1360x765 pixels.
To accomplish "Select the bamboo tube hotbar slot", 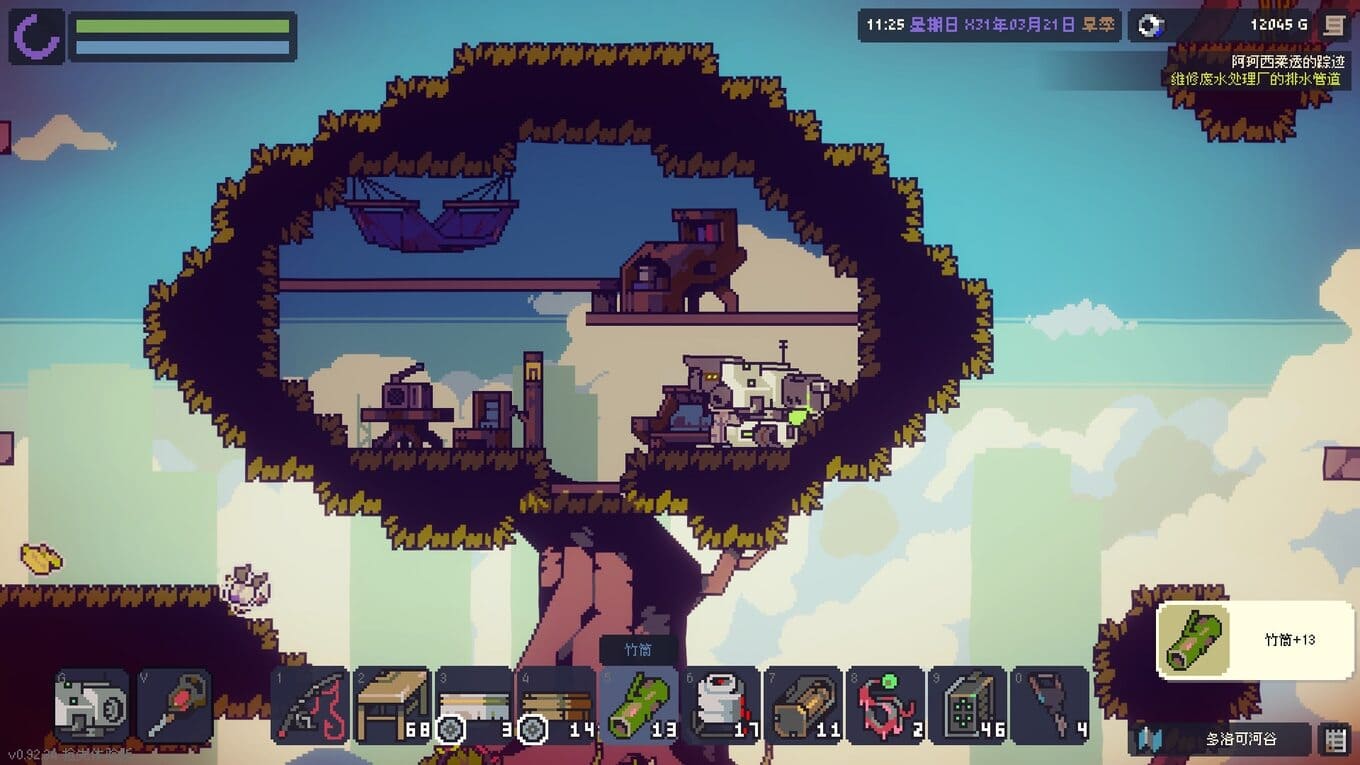I will 640,704.
